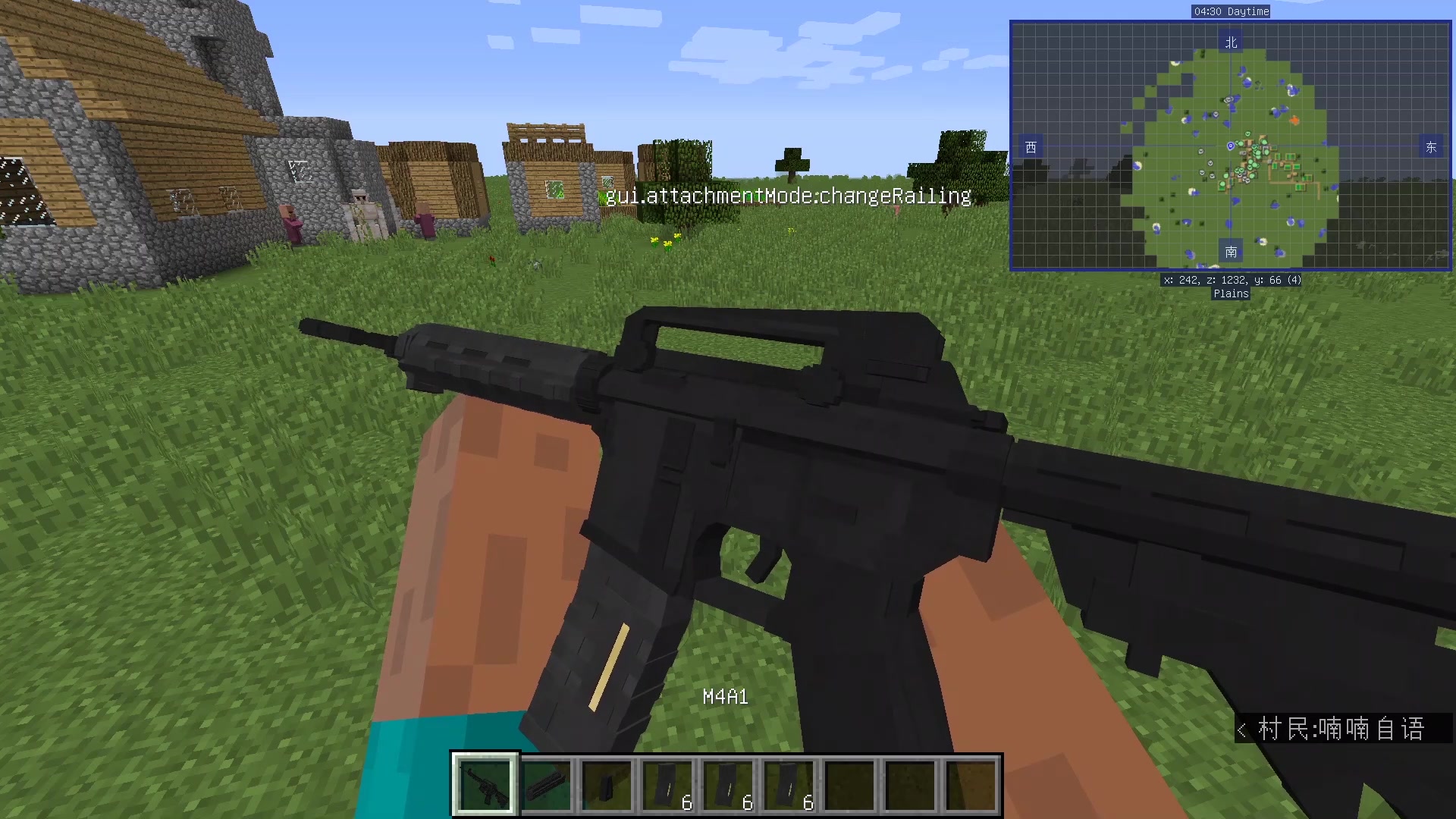Expand the Plains biome label under the minimap
Viewport: 1456px width, 819px height.
pos(1230,293)
